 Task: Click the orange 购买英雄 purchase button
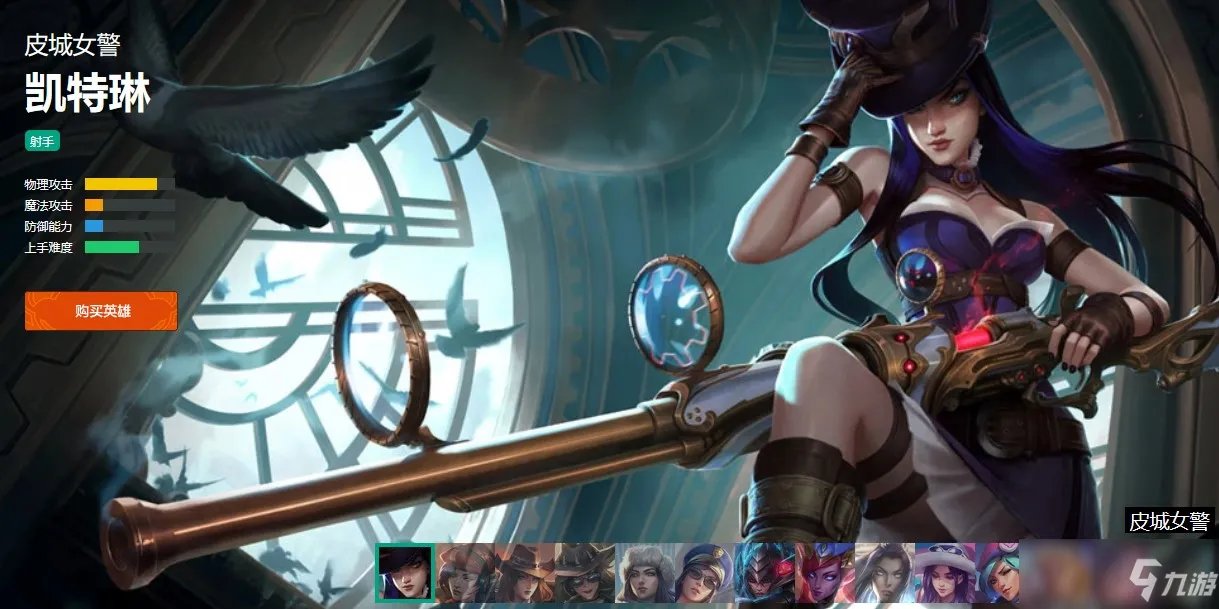[101, 311]
